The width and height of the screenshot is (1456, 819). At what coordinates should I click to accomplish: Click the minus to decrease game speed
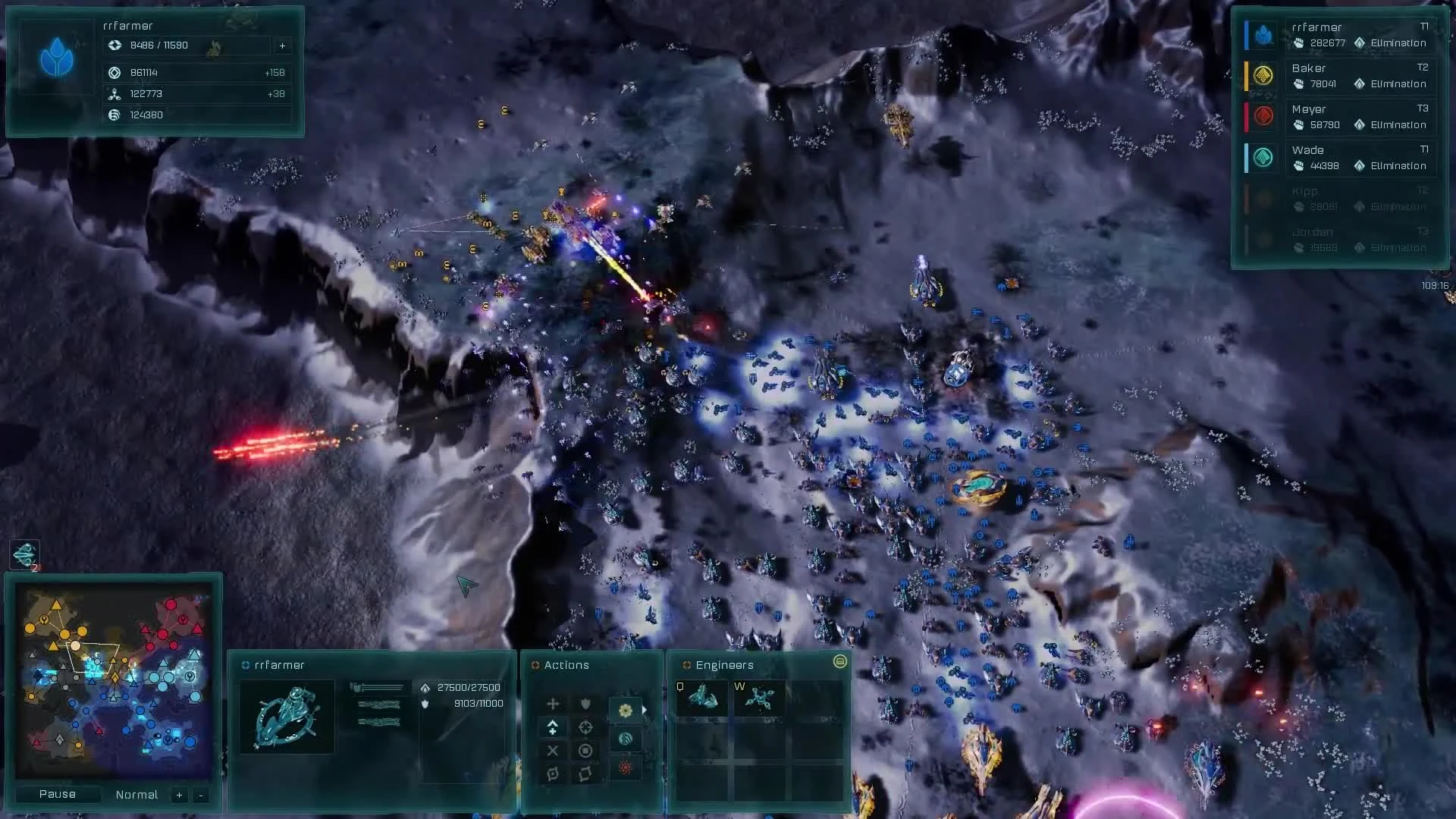pos(199,795)
